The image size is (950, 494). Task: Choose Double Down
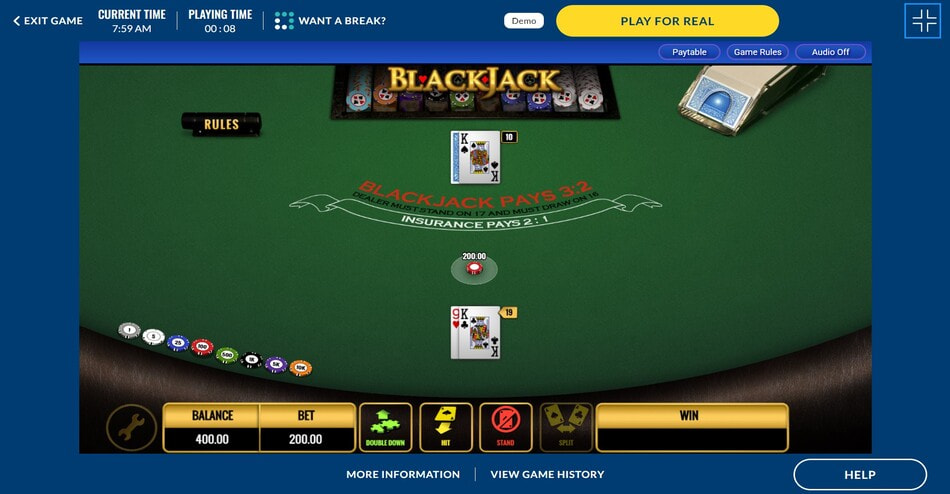click(x=385, y=427)
